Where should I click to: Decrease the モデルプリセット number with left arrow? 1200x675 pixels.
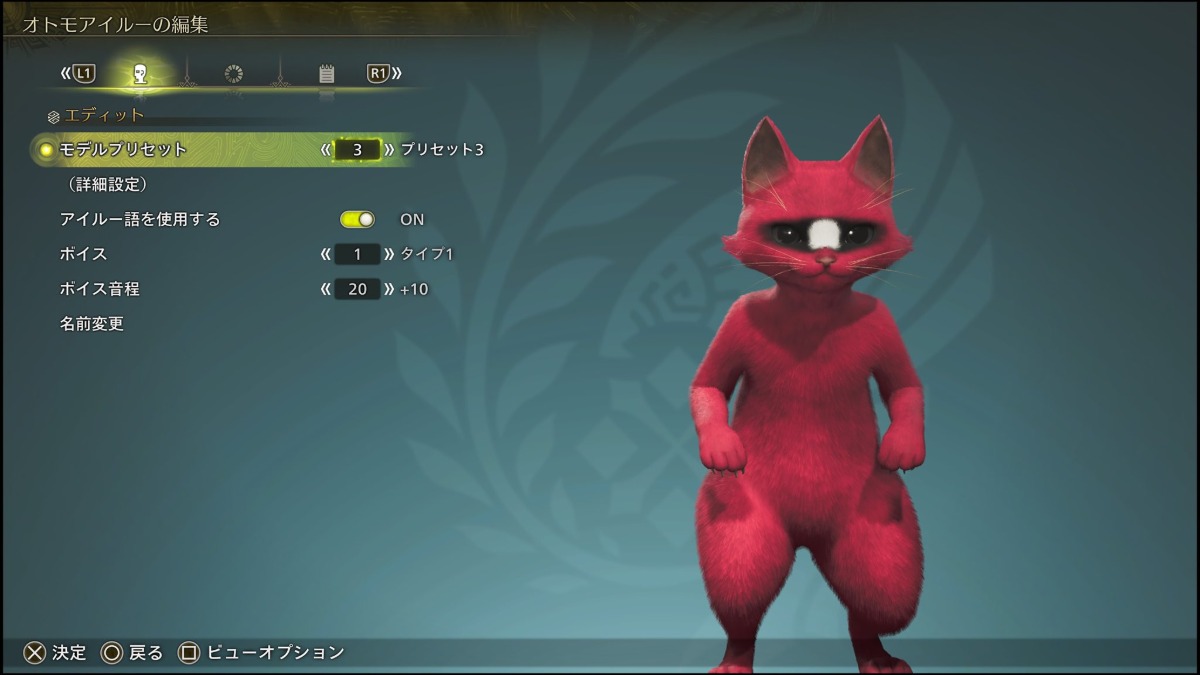pos(325,150)
